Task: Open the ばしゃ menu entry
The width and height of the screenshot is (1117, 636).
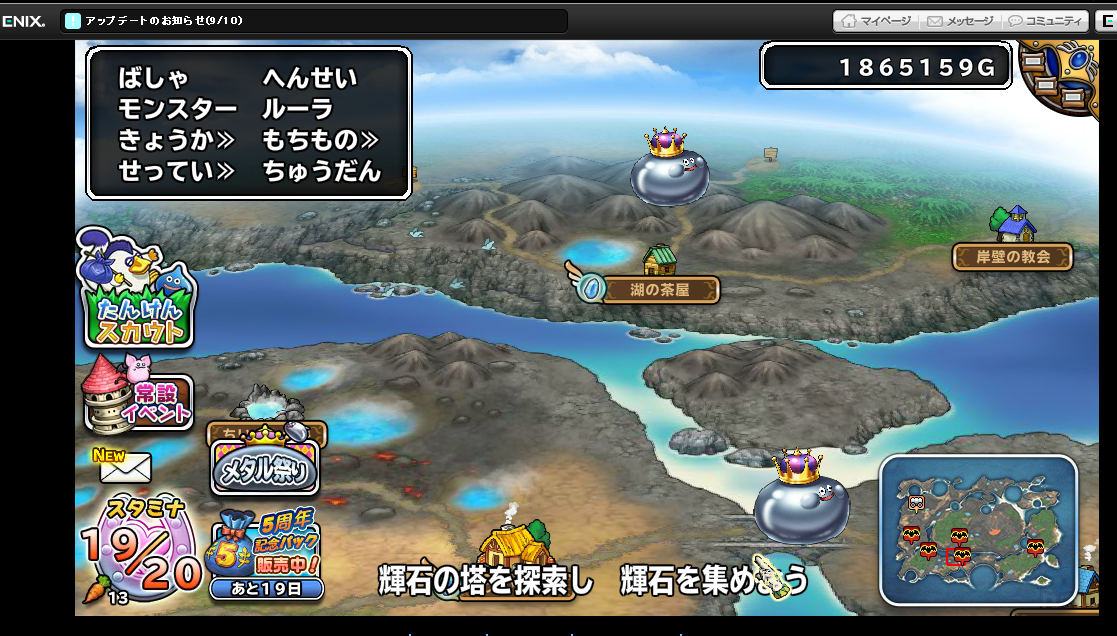Action: click(x=153, y=78)
